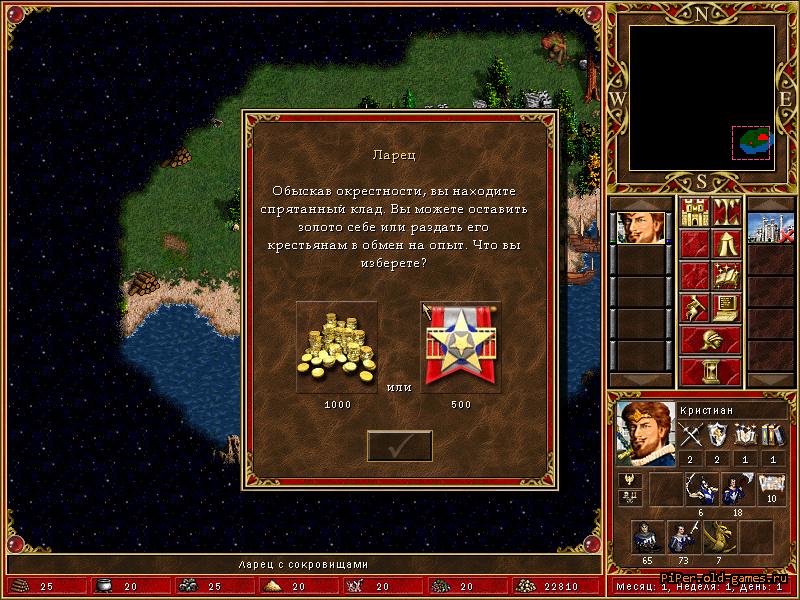
Task: Open Christian's large portrait in the hero panel
Action: 644,434
